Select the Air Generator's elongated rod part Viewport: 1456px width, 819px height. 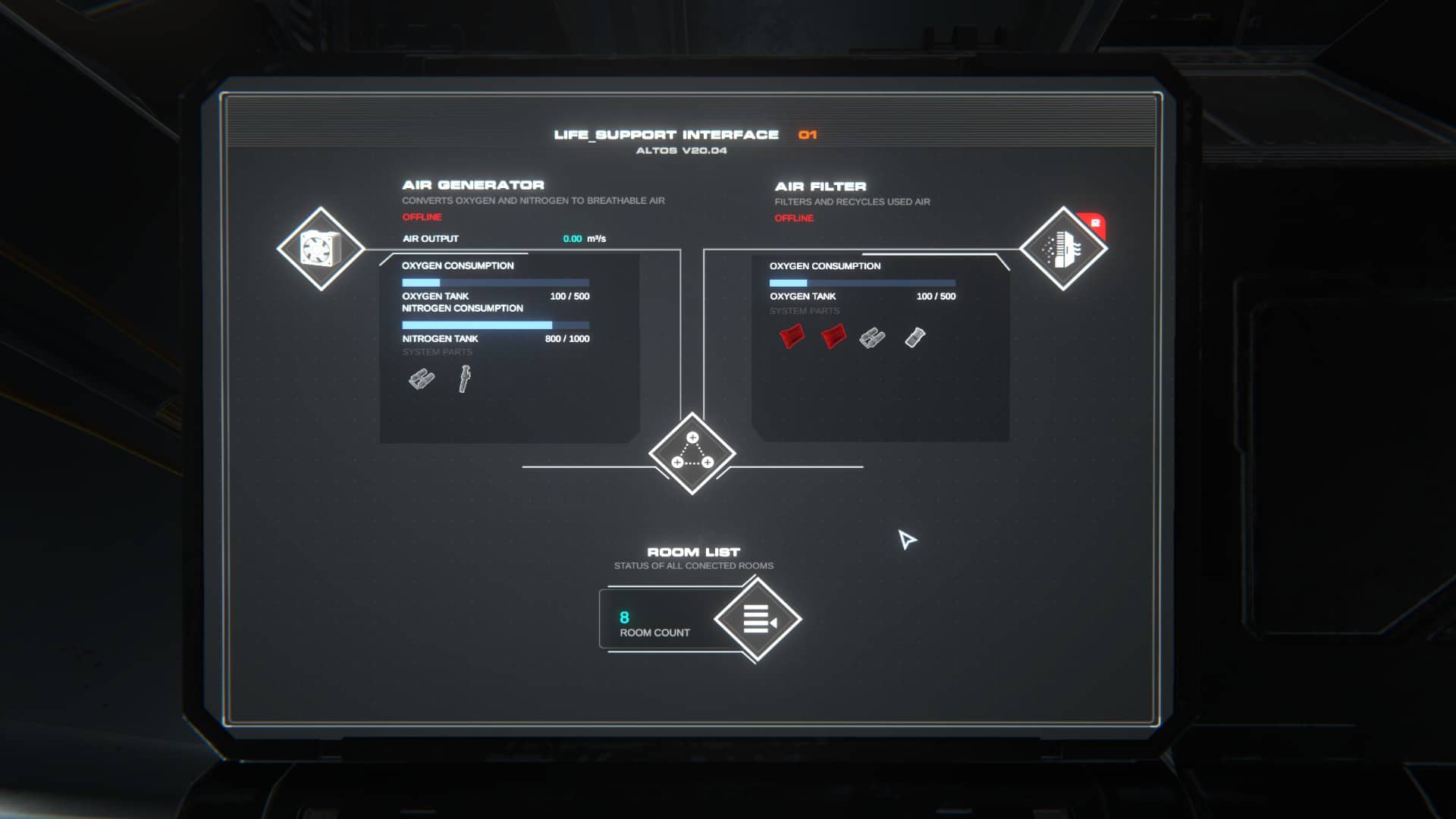464,378
